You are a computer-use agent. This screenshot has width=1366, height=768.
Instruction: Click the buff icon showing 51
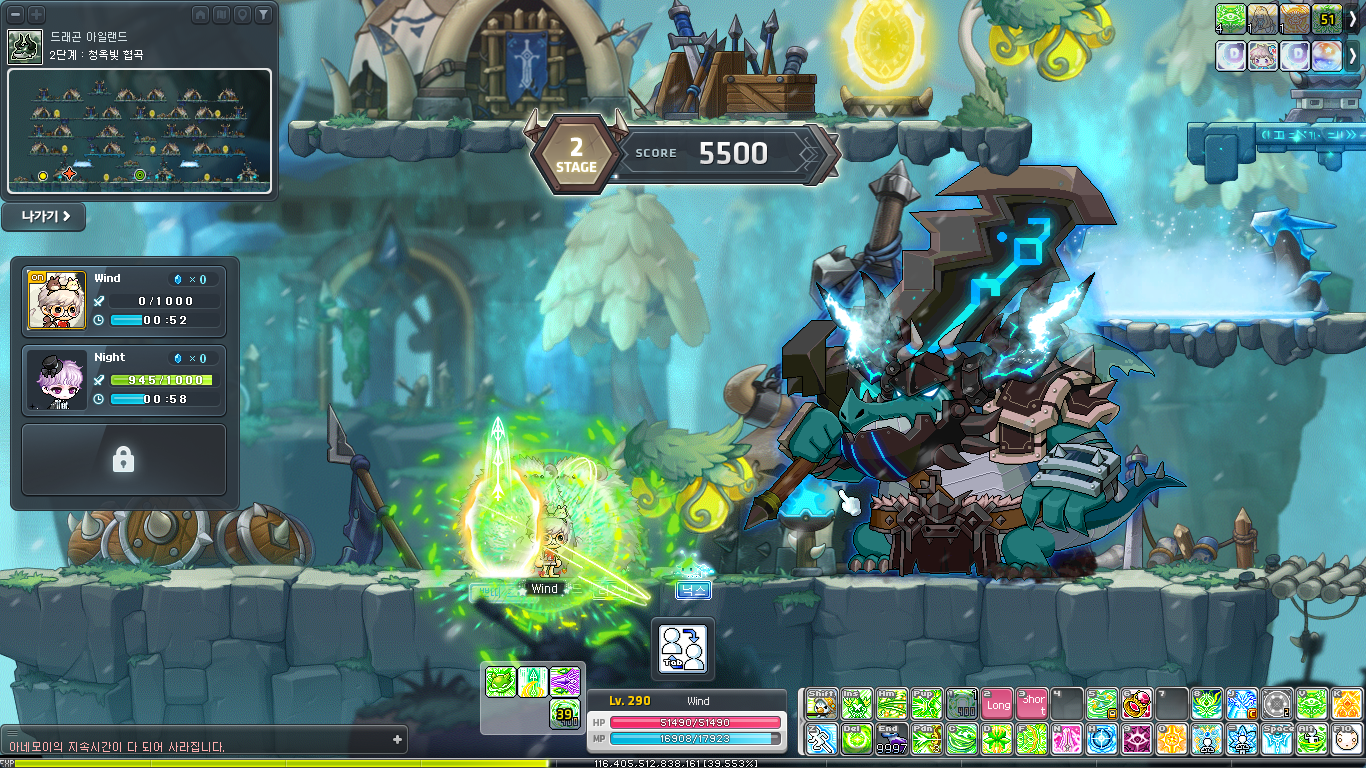click(x=1327, y=18)
